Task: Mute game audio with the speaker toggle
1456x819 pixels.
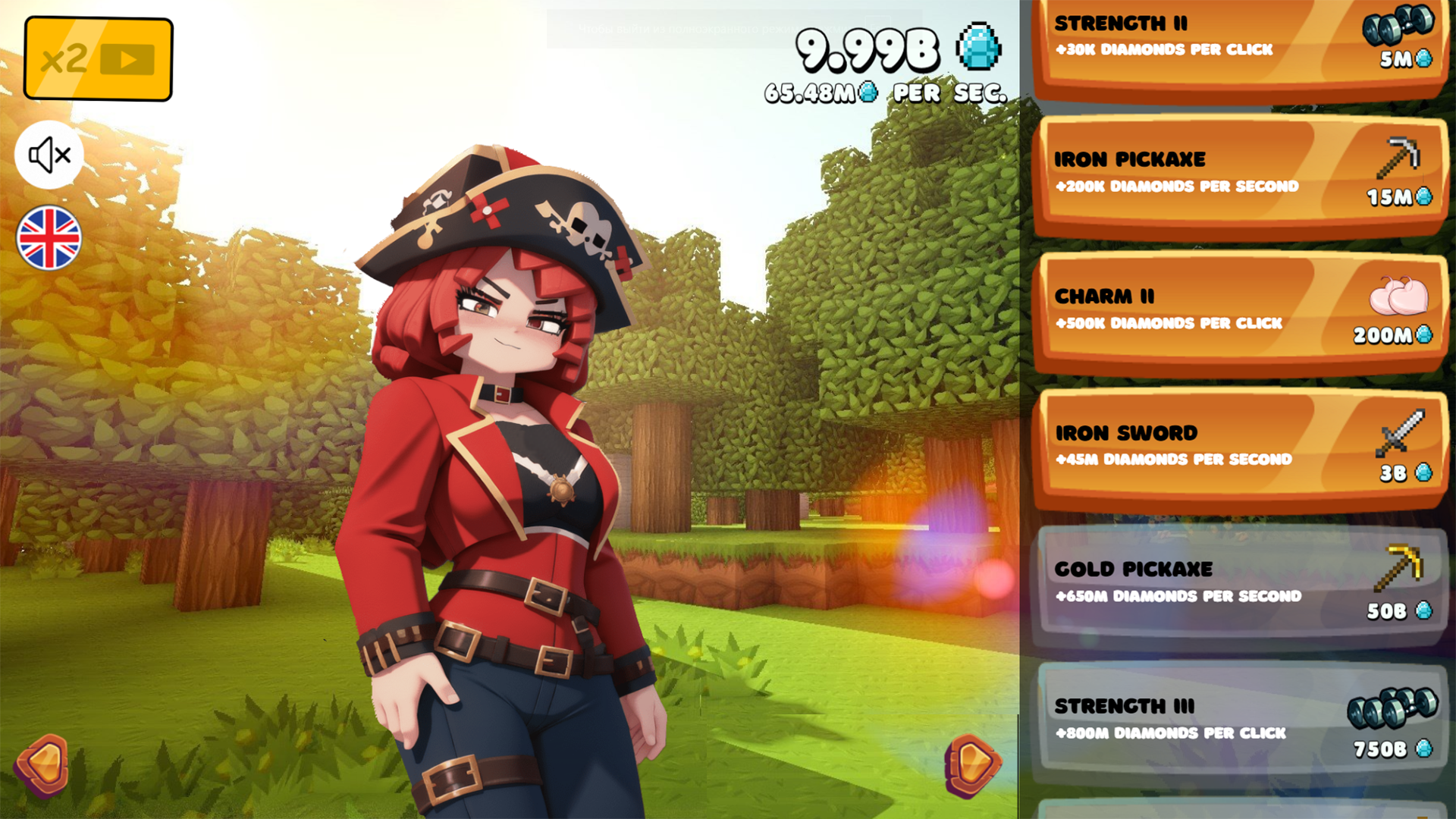Action: click(48, 154)
